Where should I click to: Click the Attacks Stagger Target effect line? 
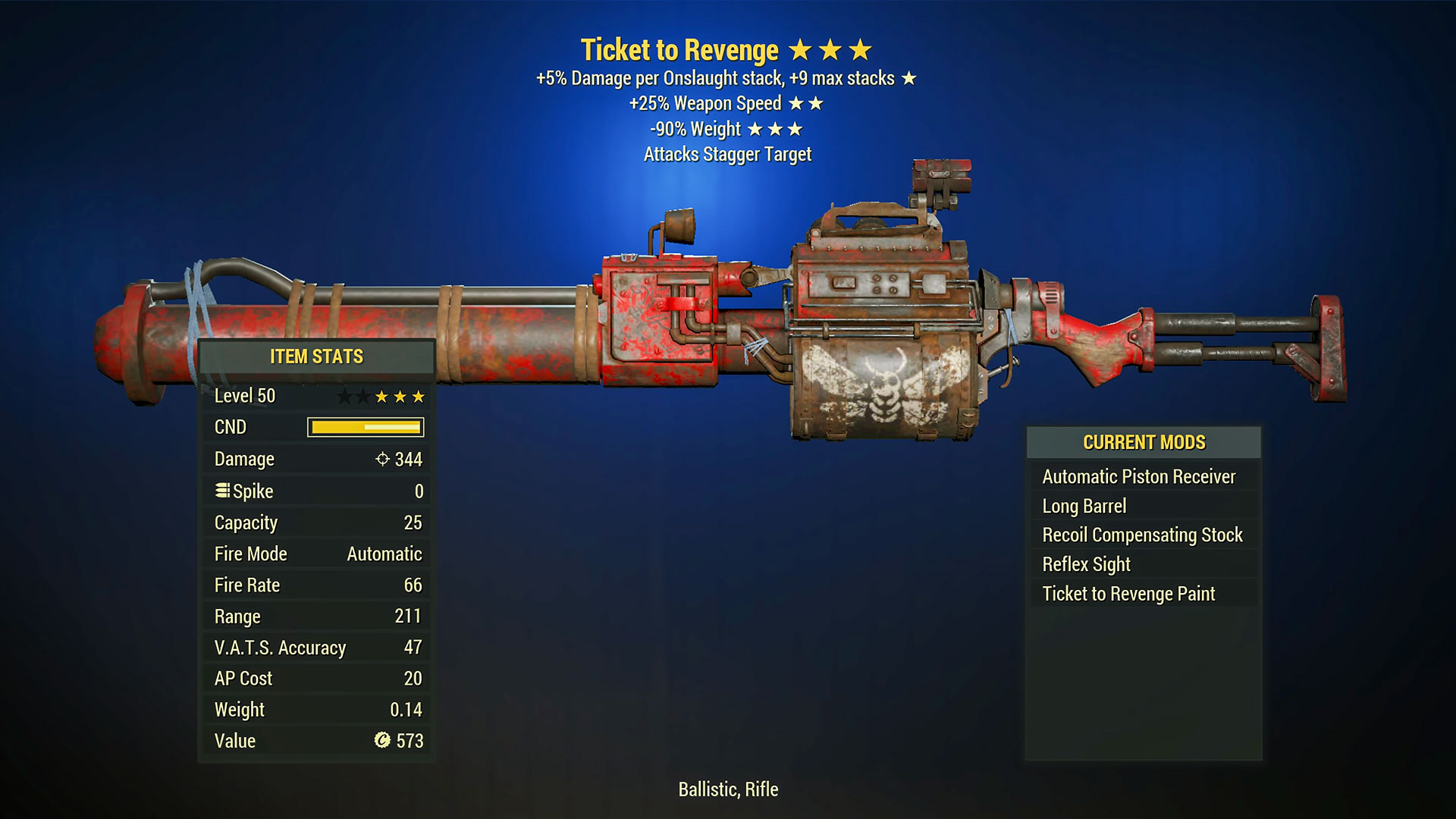(726, 154)
